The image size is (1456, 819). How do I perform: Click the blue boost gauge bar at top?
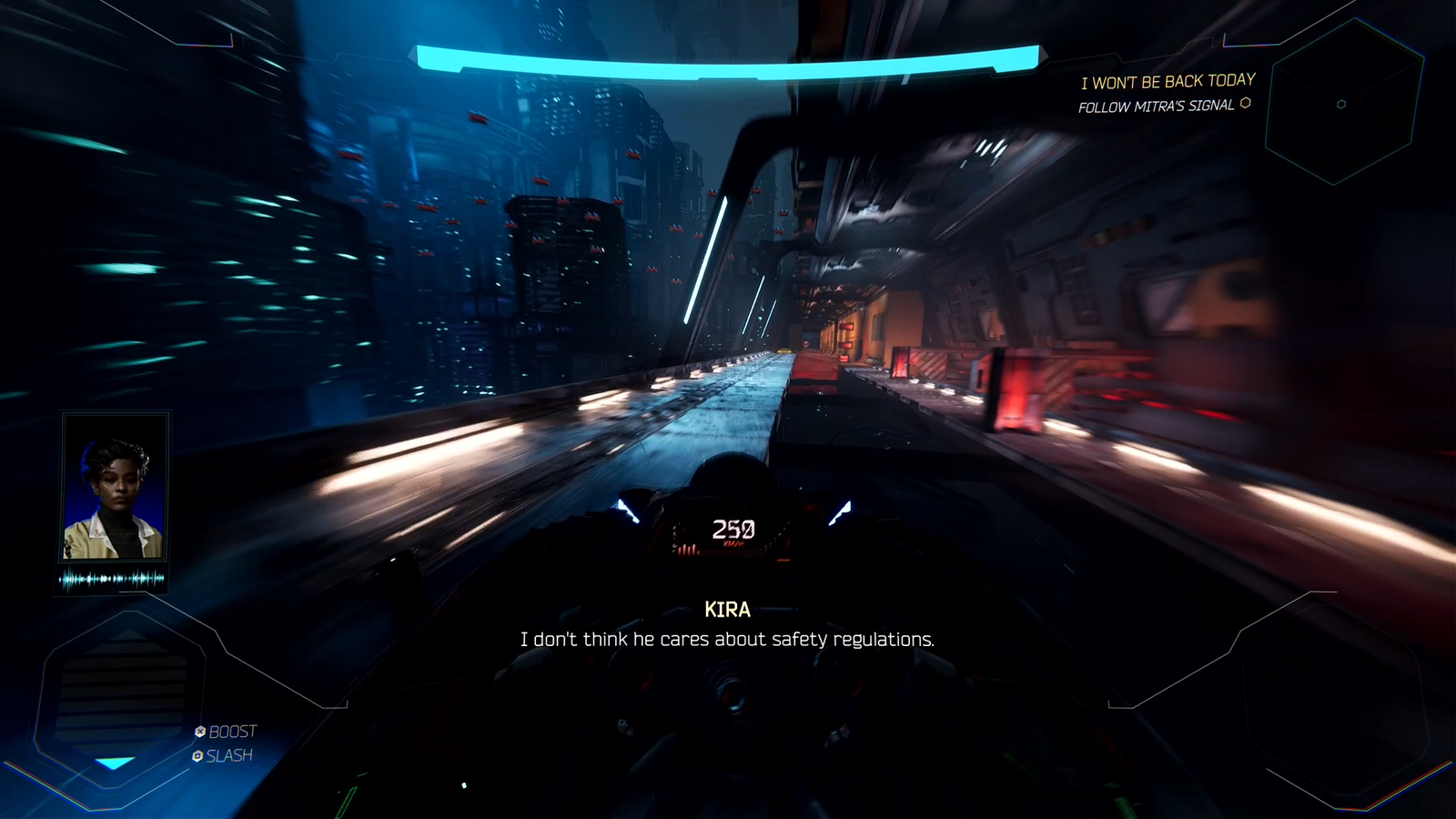point(726,57)
